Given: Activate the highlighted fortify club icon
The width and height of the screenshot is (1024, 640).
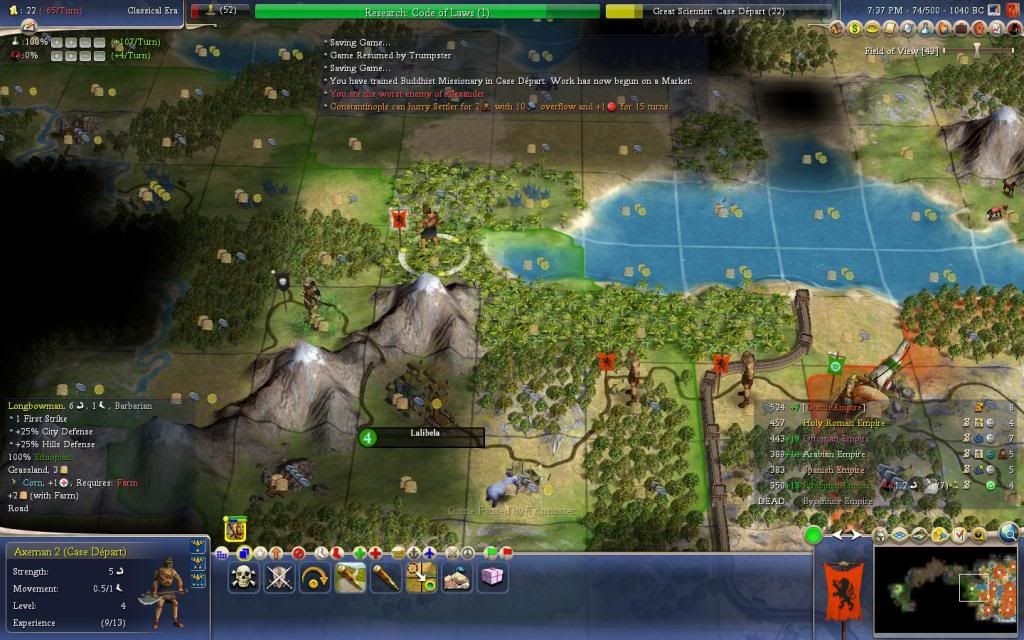Looking at the screenshot, I should (350, 577).
